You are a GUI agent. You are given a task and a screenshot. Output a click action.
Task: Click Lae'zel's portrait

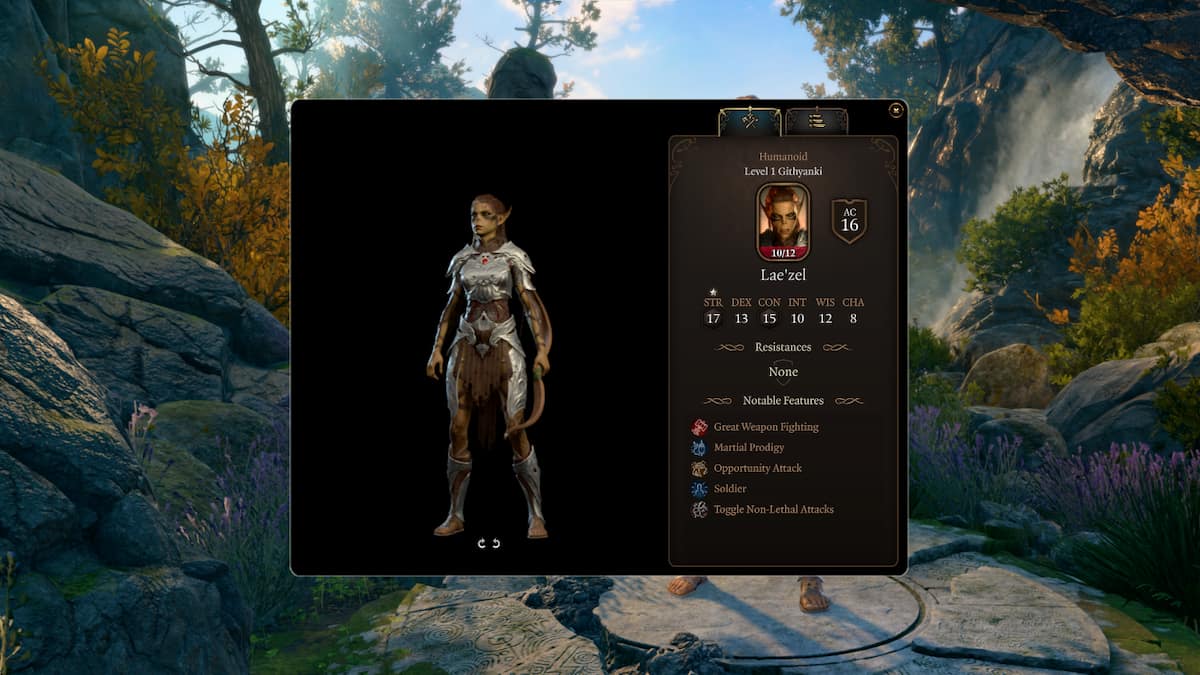pos(783,221)
